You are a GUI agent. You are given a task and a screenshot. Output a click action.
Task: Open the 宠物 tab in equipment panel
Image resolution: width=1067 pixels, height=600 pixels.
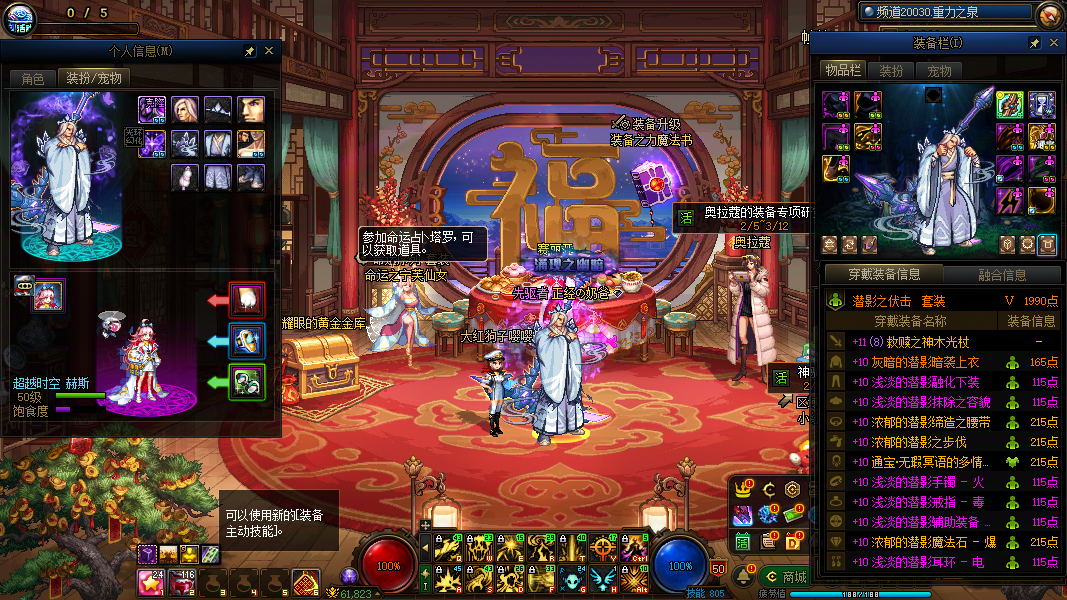coord(939,71)
